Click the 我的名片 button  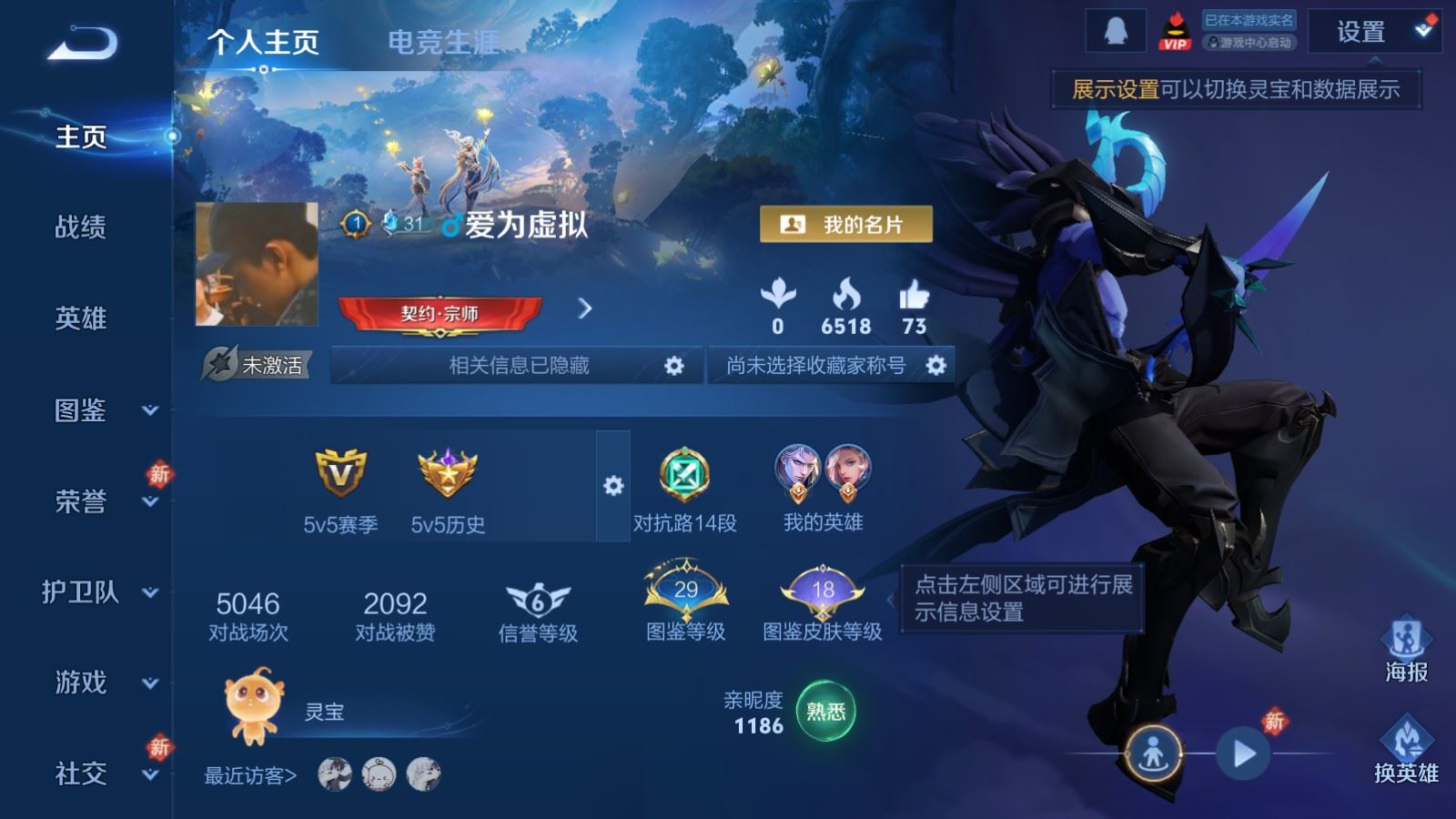pos(846,222)
